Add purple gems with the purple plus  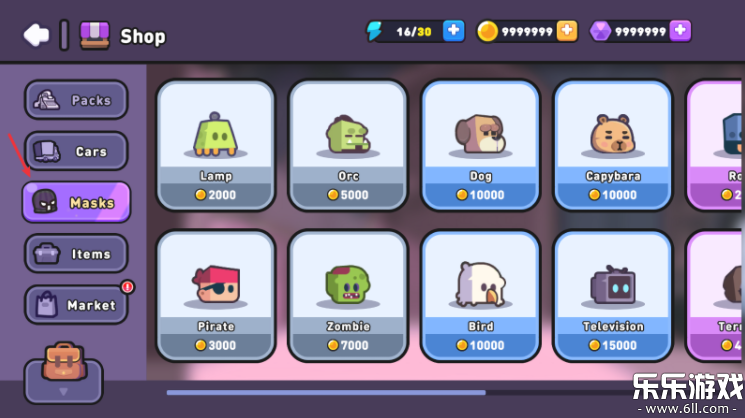pyautogui.click(x=680, y=31)
